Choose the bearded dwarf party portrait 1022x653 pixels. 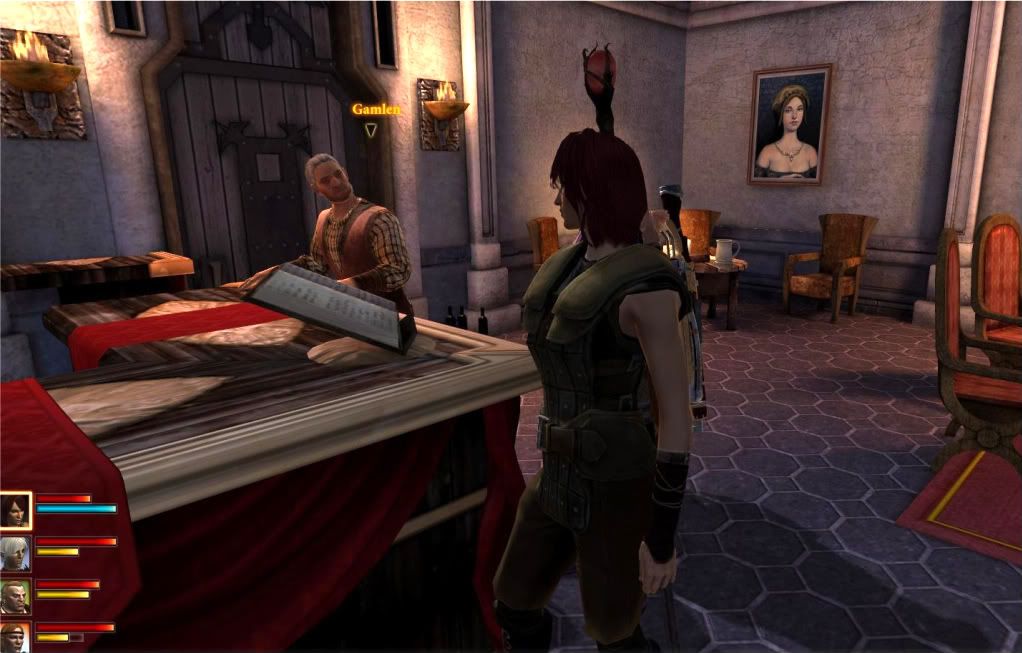click(16, 595)
